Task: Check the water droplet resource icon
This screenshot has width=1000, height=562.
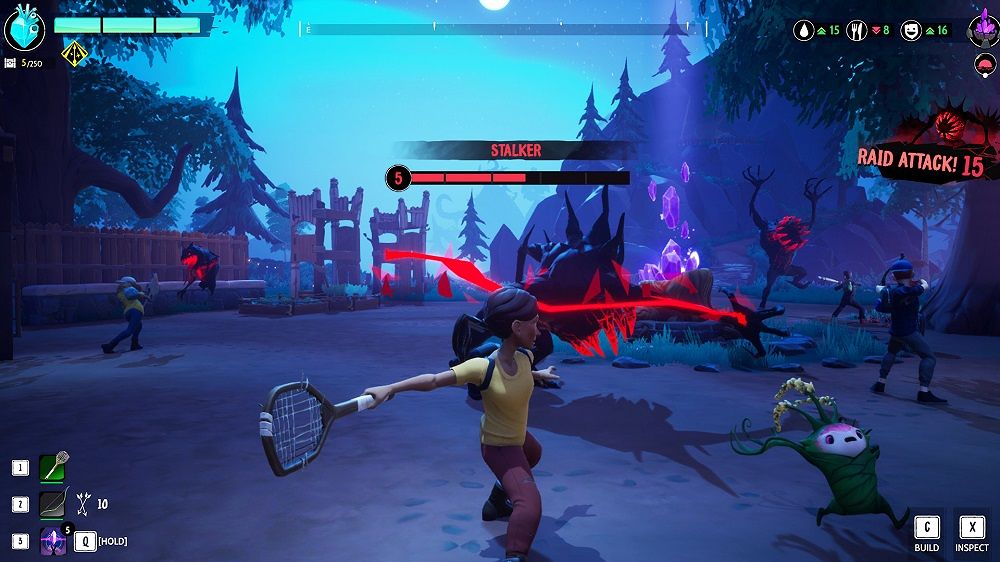Action: pyautogui.click(x=805, y=31)
